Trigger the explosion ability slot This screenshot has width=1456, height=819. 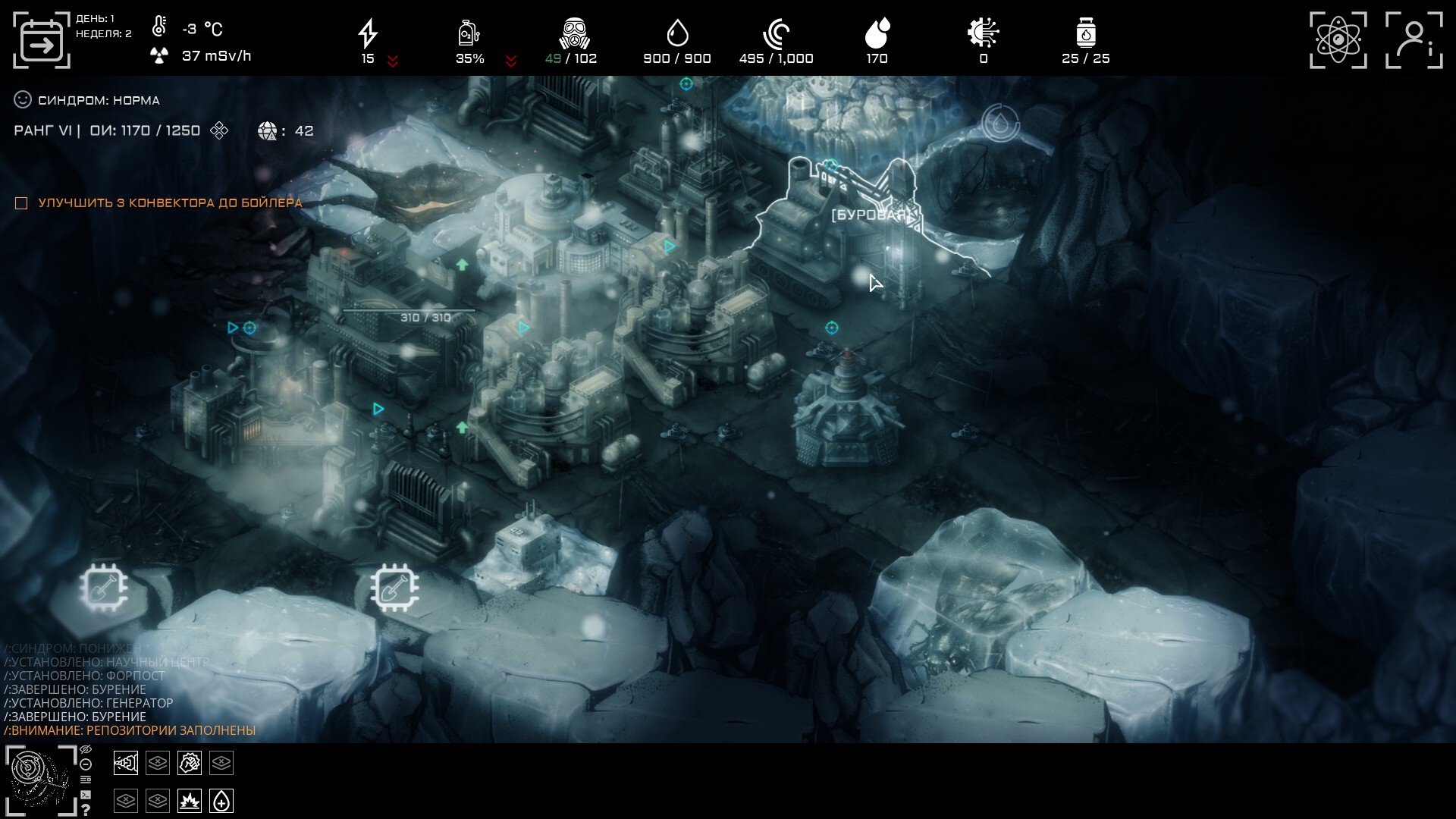click(190, 801)
